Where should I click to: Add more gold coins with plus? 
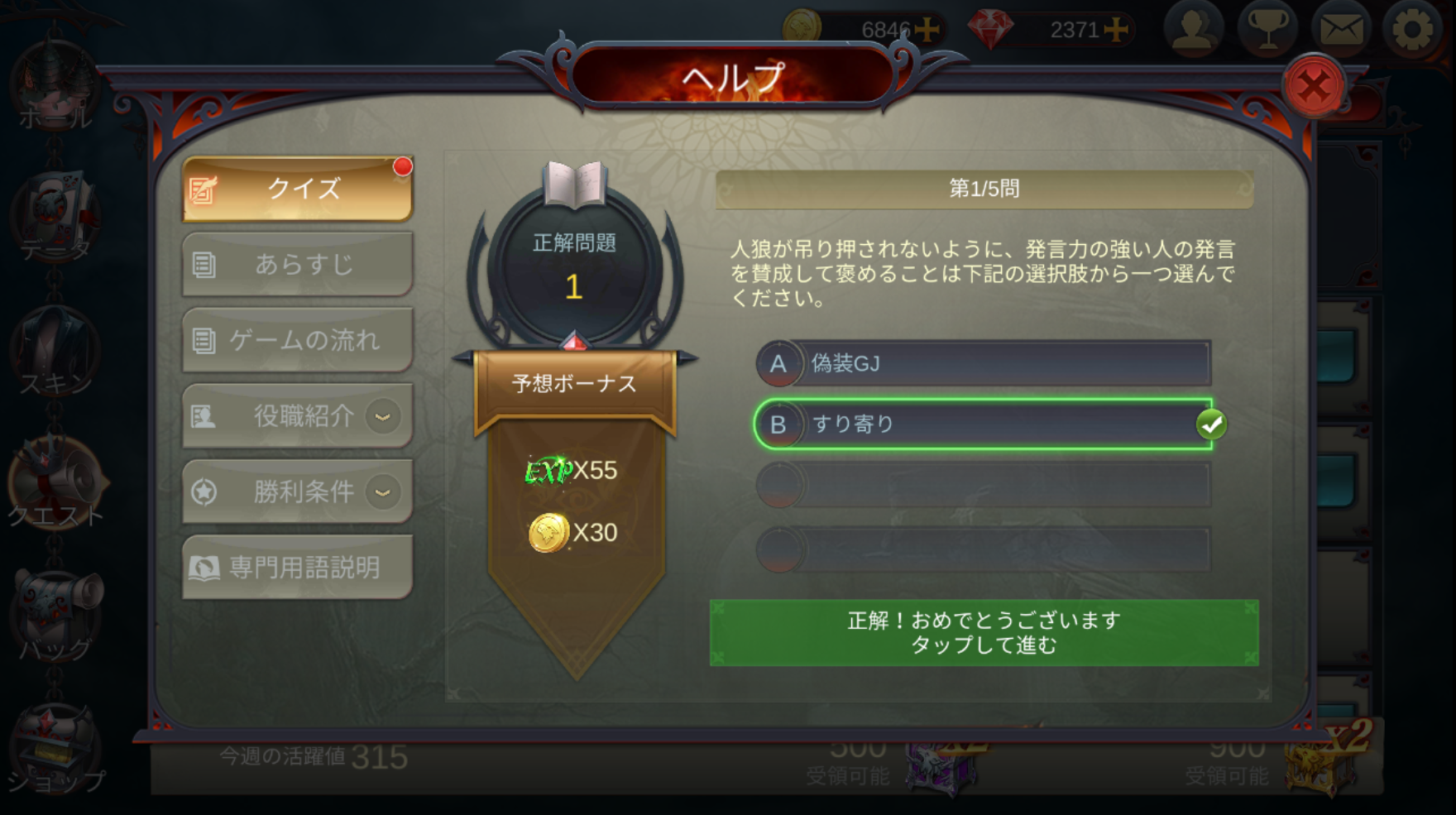(928, 30)
